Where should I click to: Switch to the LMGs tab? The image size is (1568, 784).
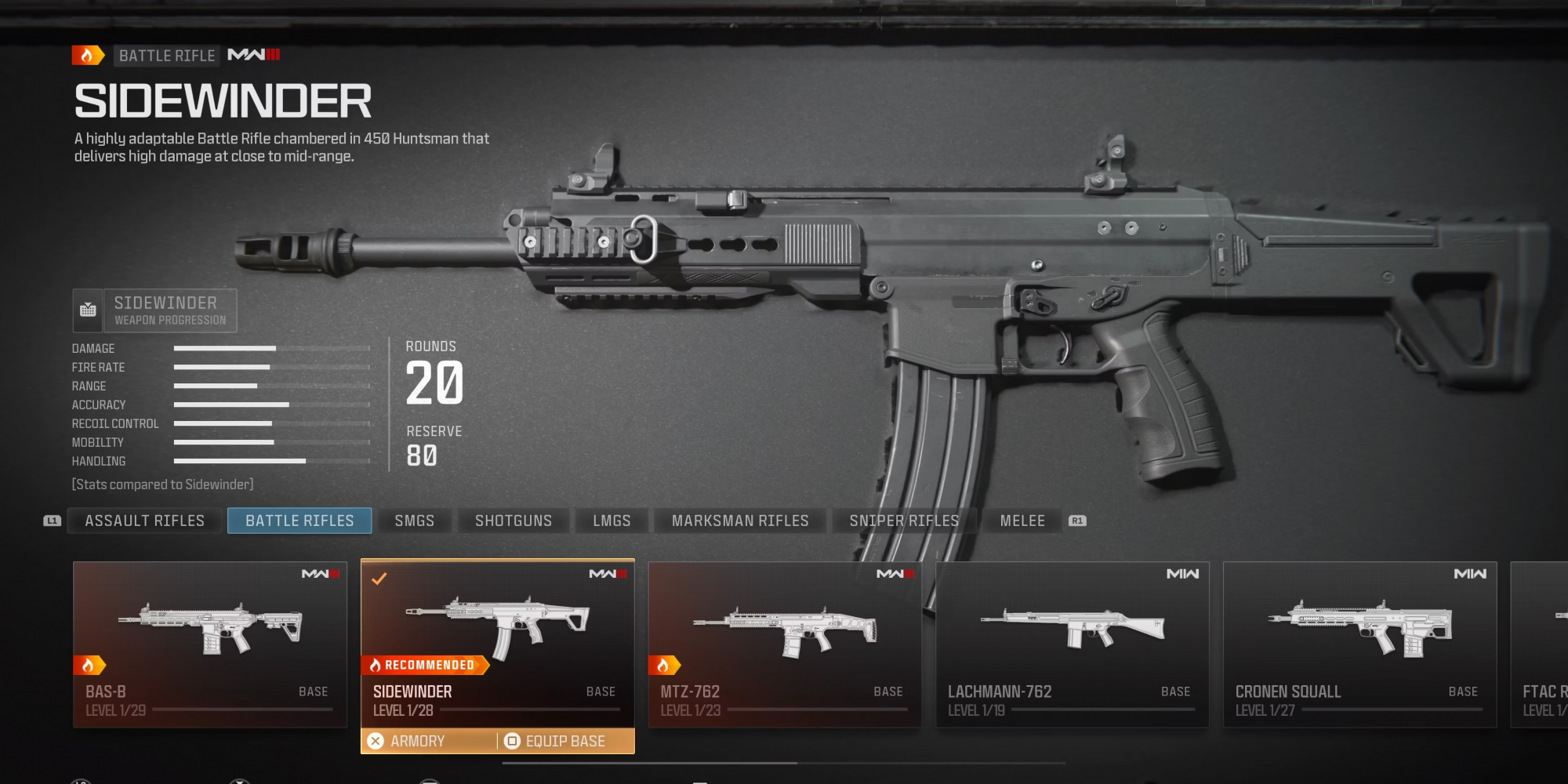(x=612, y=521)
